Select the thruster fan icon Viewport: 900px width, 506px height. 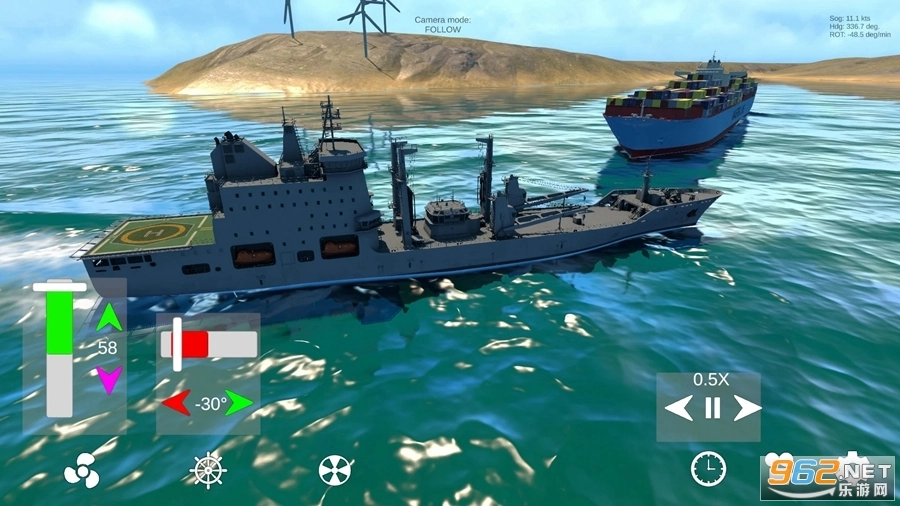coord(335,470)
